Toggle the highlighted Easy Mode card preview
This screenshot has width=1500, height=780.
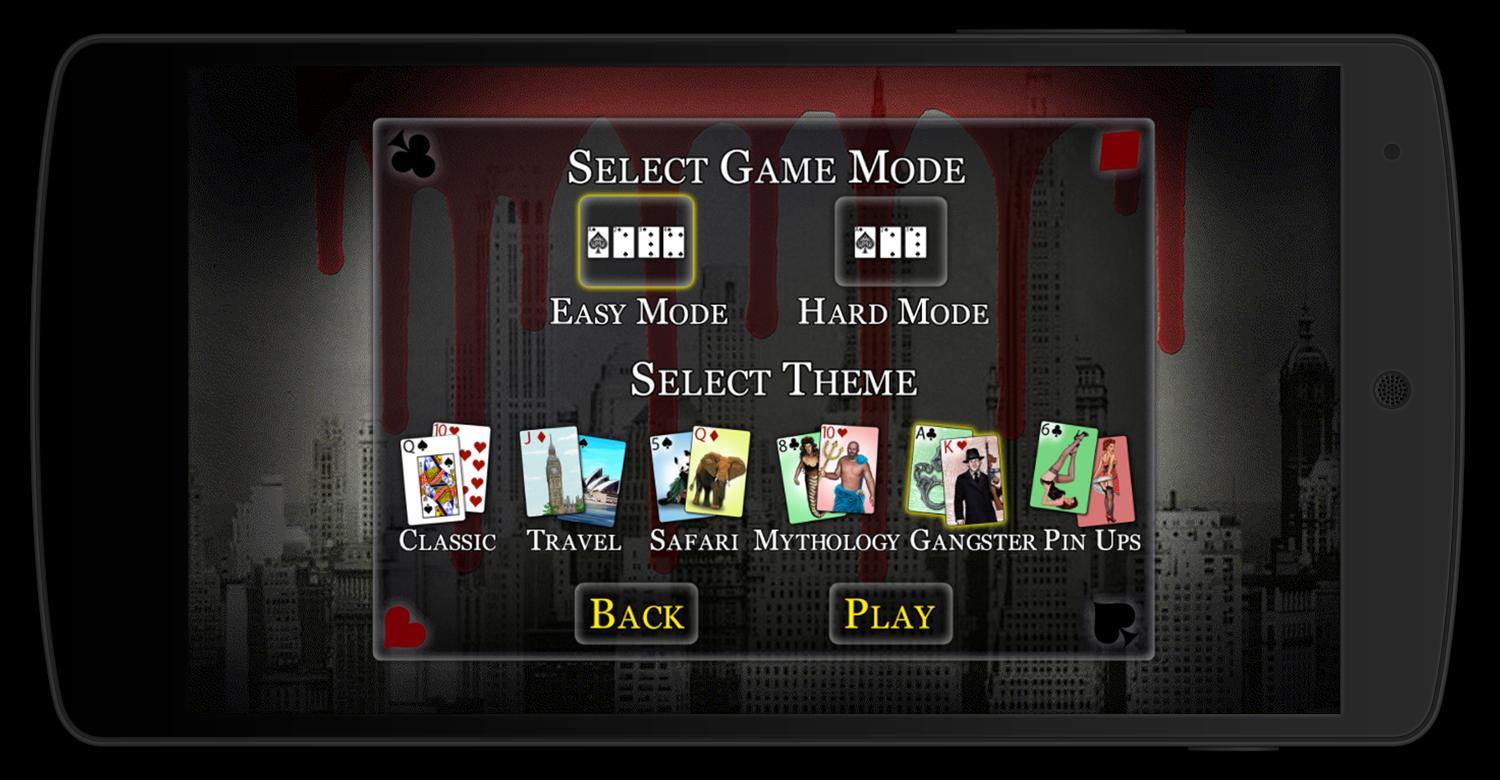point(637,240)
